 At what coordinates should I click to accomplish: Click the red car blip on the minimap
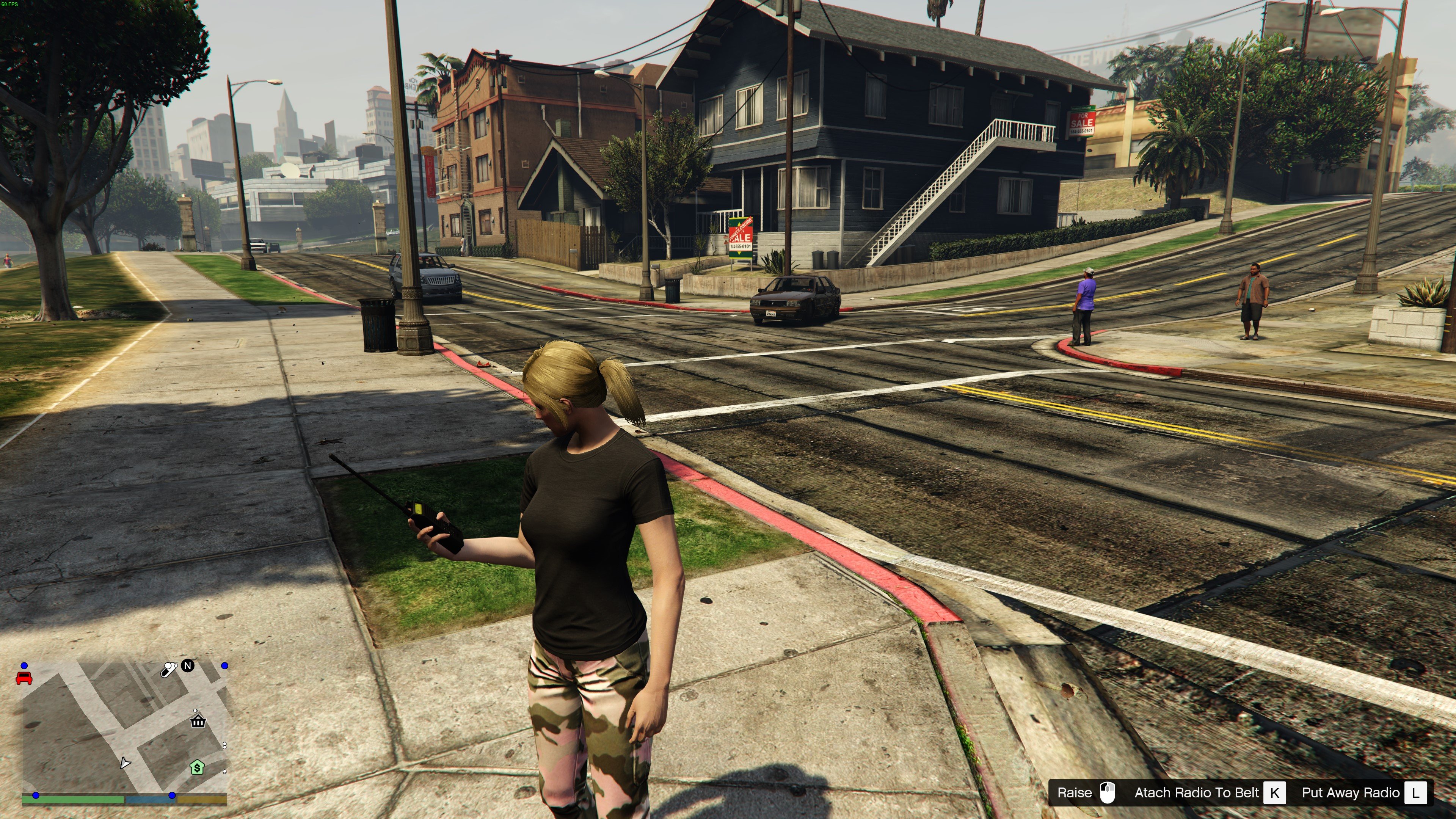(x=24, y=678)
